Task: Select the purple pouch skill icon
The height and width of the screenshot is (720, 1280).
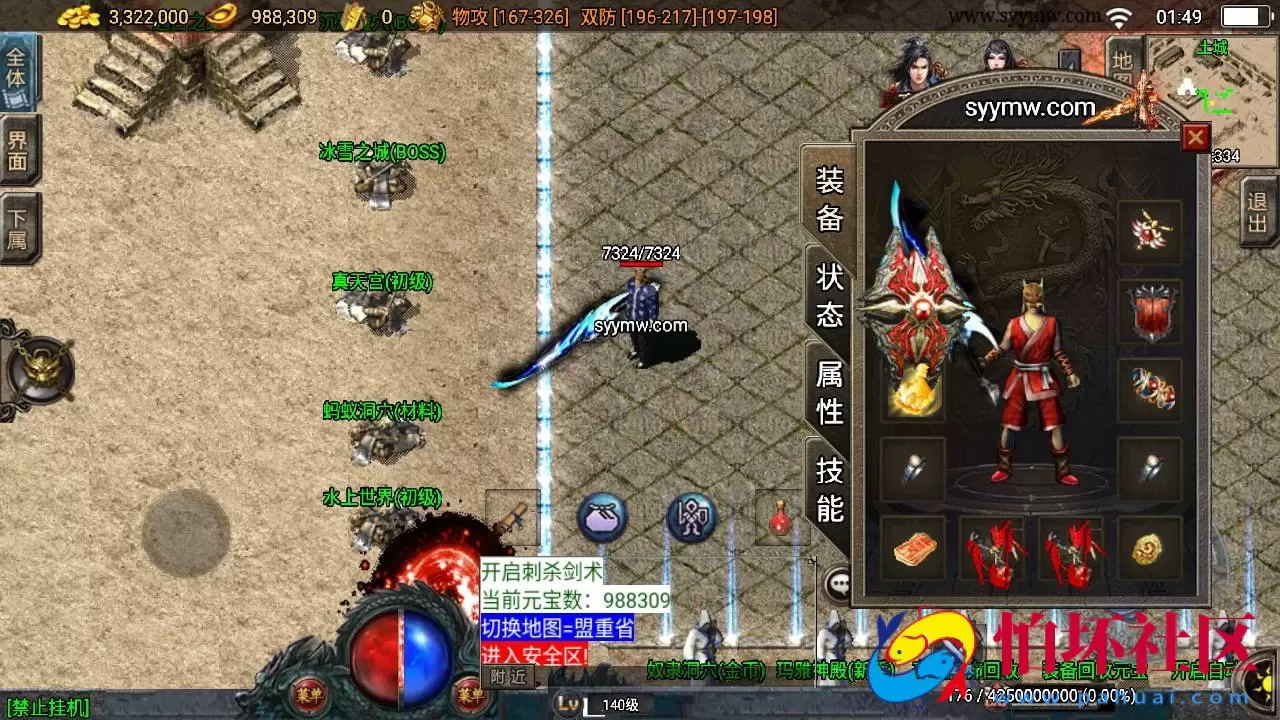Action: (x=602, y=516)
